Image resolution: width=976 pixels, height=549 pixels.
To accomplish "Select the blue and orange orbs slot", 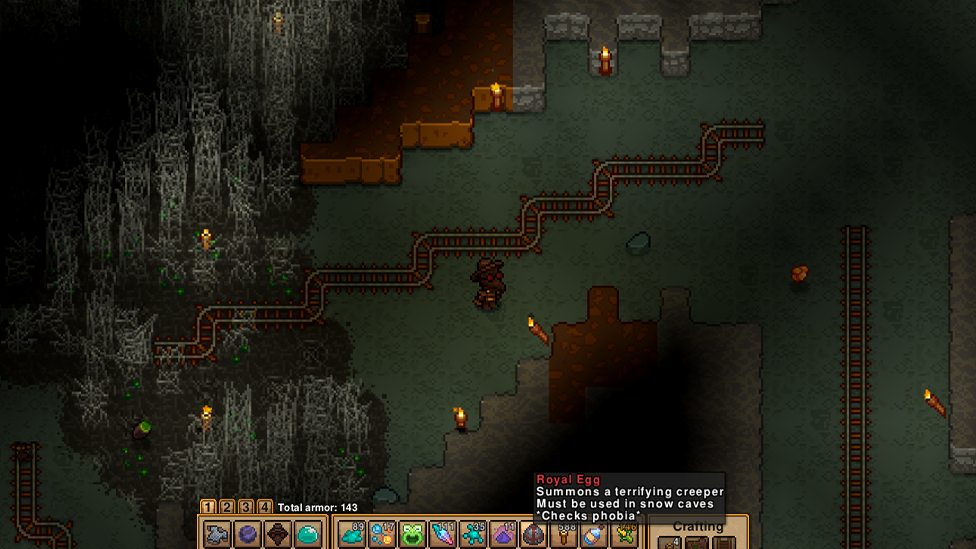I will (382, 535).
